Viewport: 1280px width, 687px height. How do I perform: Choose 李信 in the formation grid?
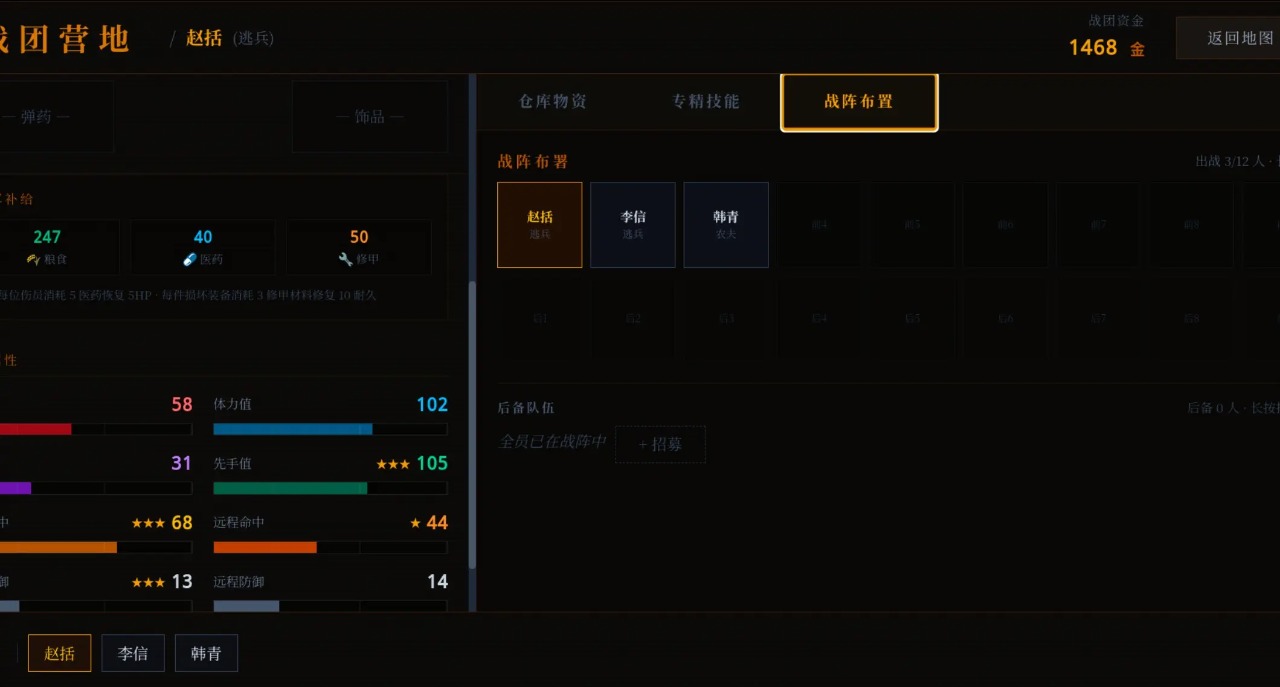[633, 225]
